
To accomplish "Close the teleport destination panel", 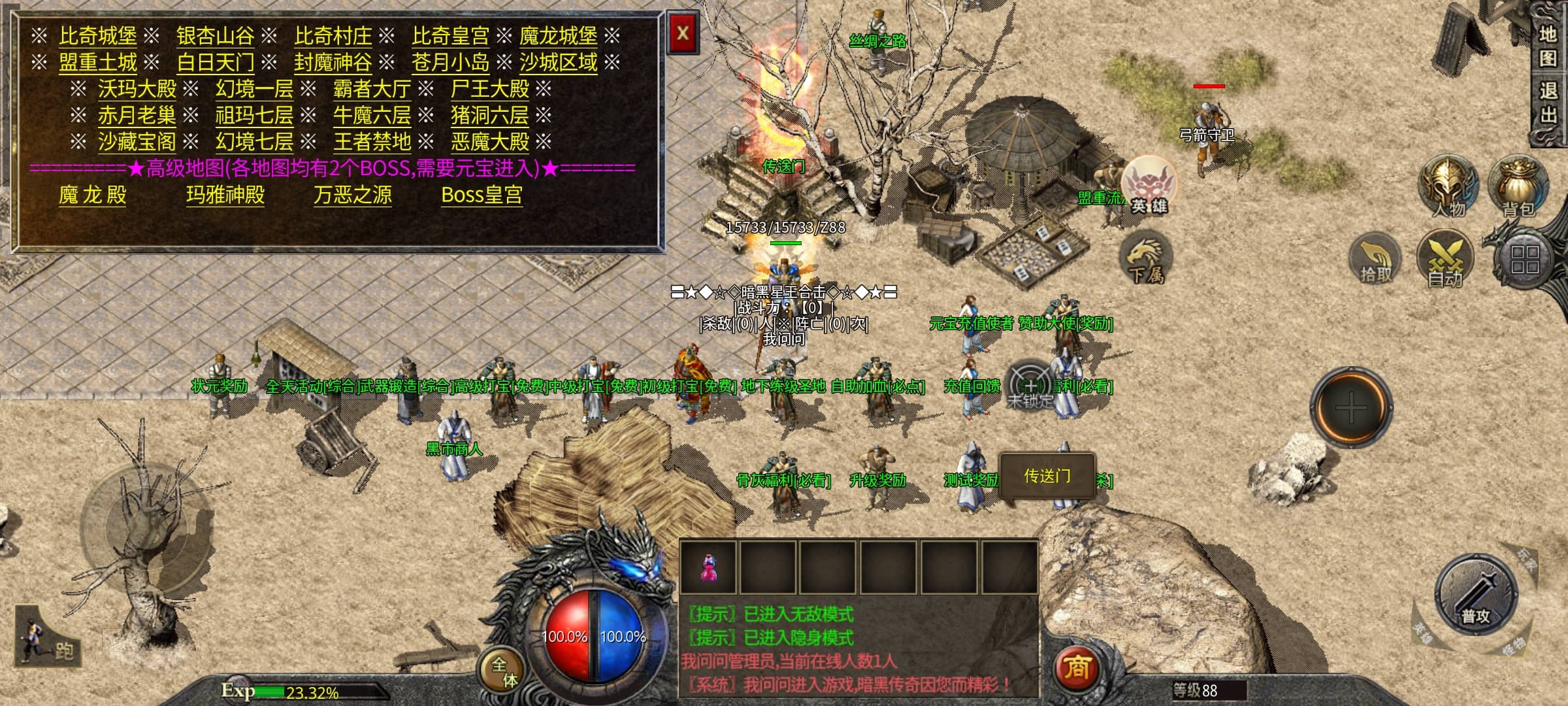I will (683, 34).
